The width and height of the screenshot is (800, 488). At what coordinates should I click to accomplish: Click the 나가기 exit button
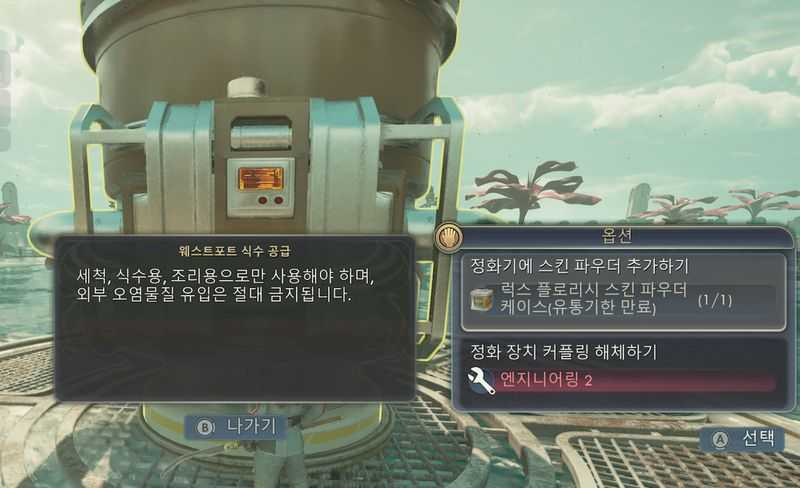tap(236, 425)
